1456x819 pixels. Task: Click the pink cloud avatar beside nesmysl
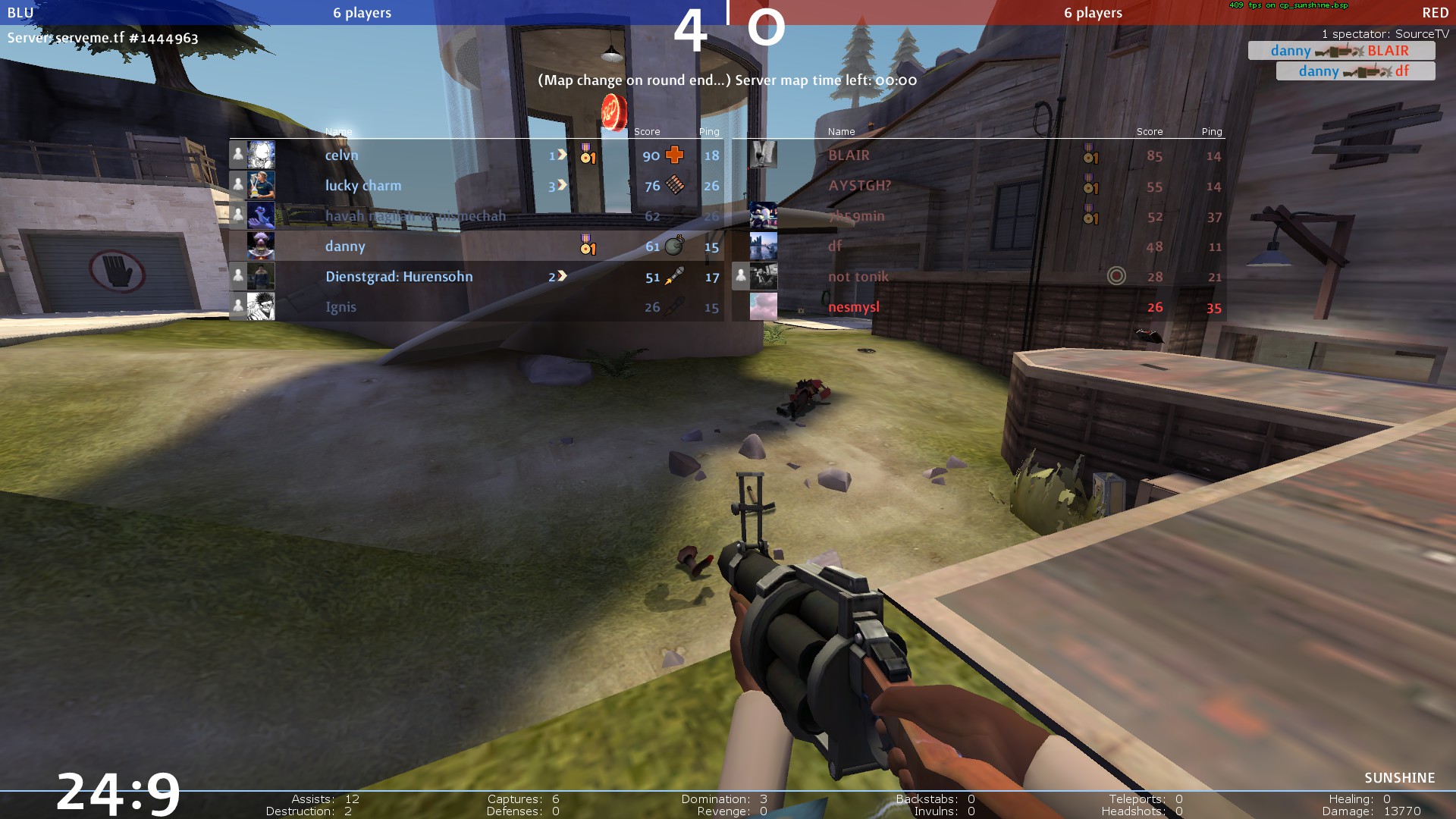coord(763,306)
